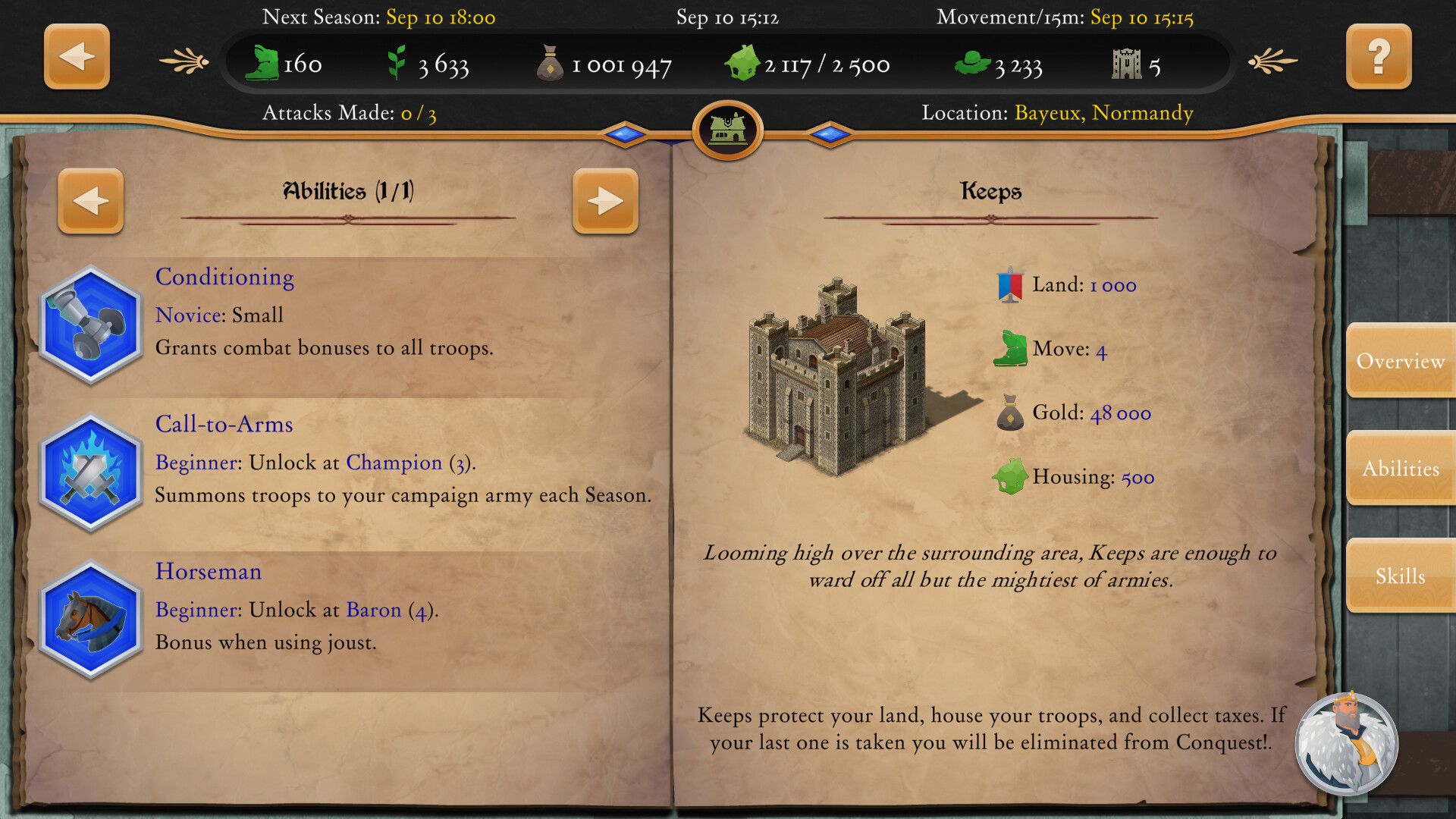Click the pouch icon beside Gold 48 000
Screen dimensions: 1456x819
point(1012,413)
